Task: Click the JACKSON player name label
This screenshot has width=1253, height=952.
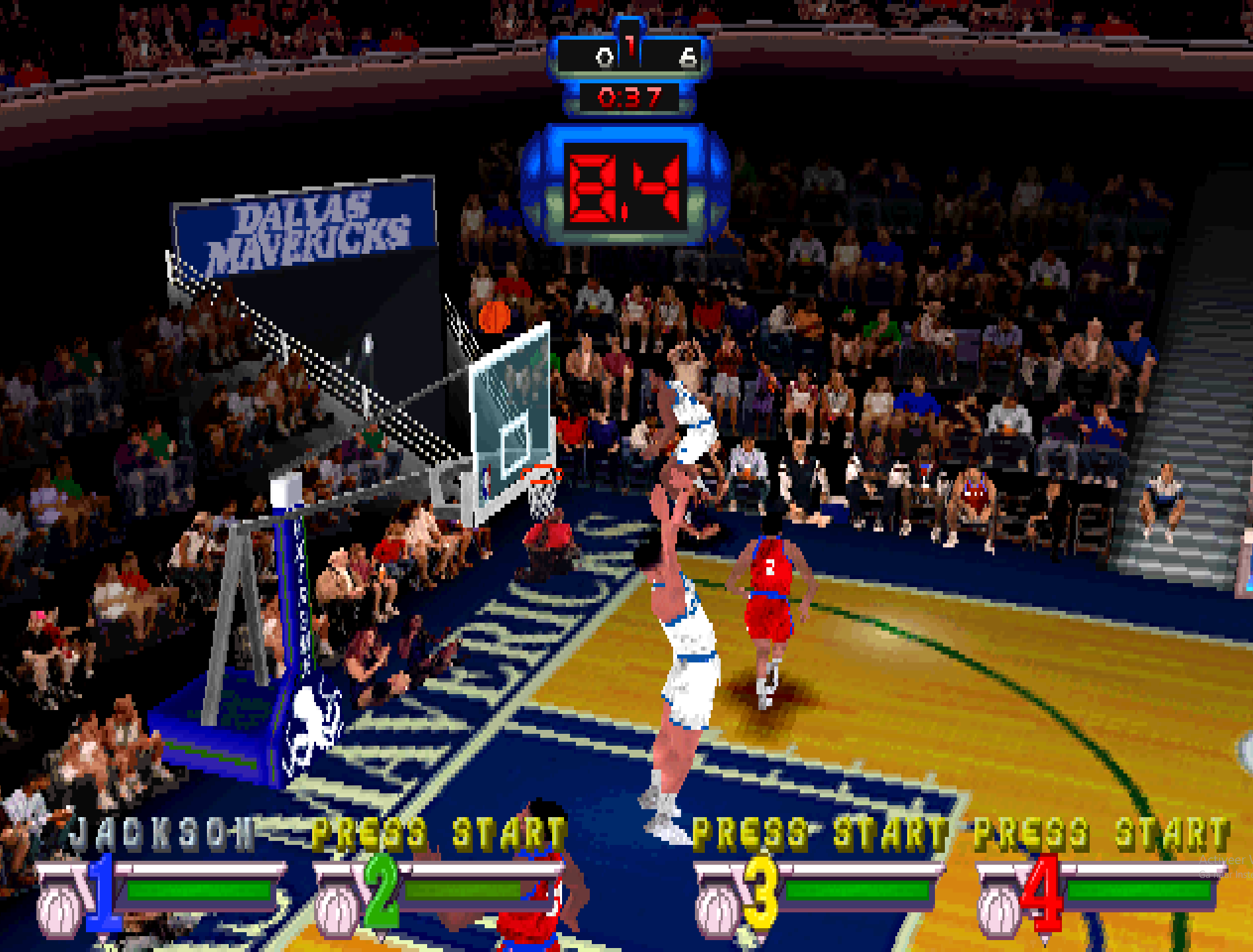Action: (x=162, y=833)
